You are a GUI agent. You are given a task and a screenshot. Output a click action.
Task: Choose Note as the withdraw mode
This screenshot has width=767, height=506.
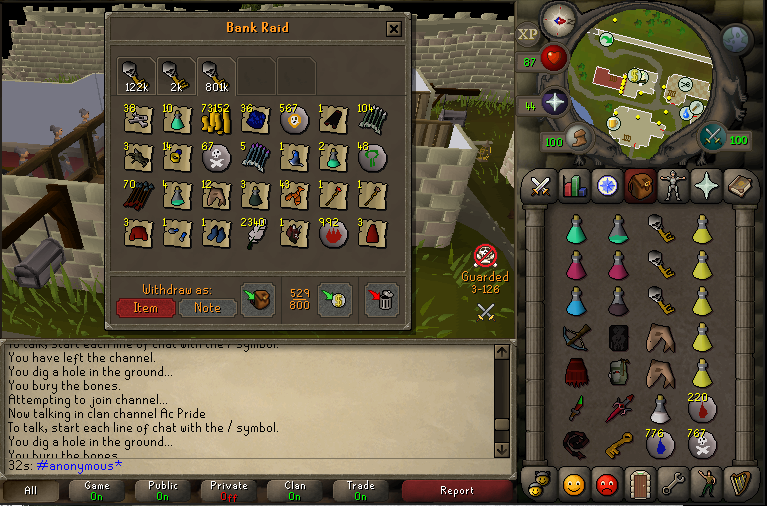tap(207, 308)
